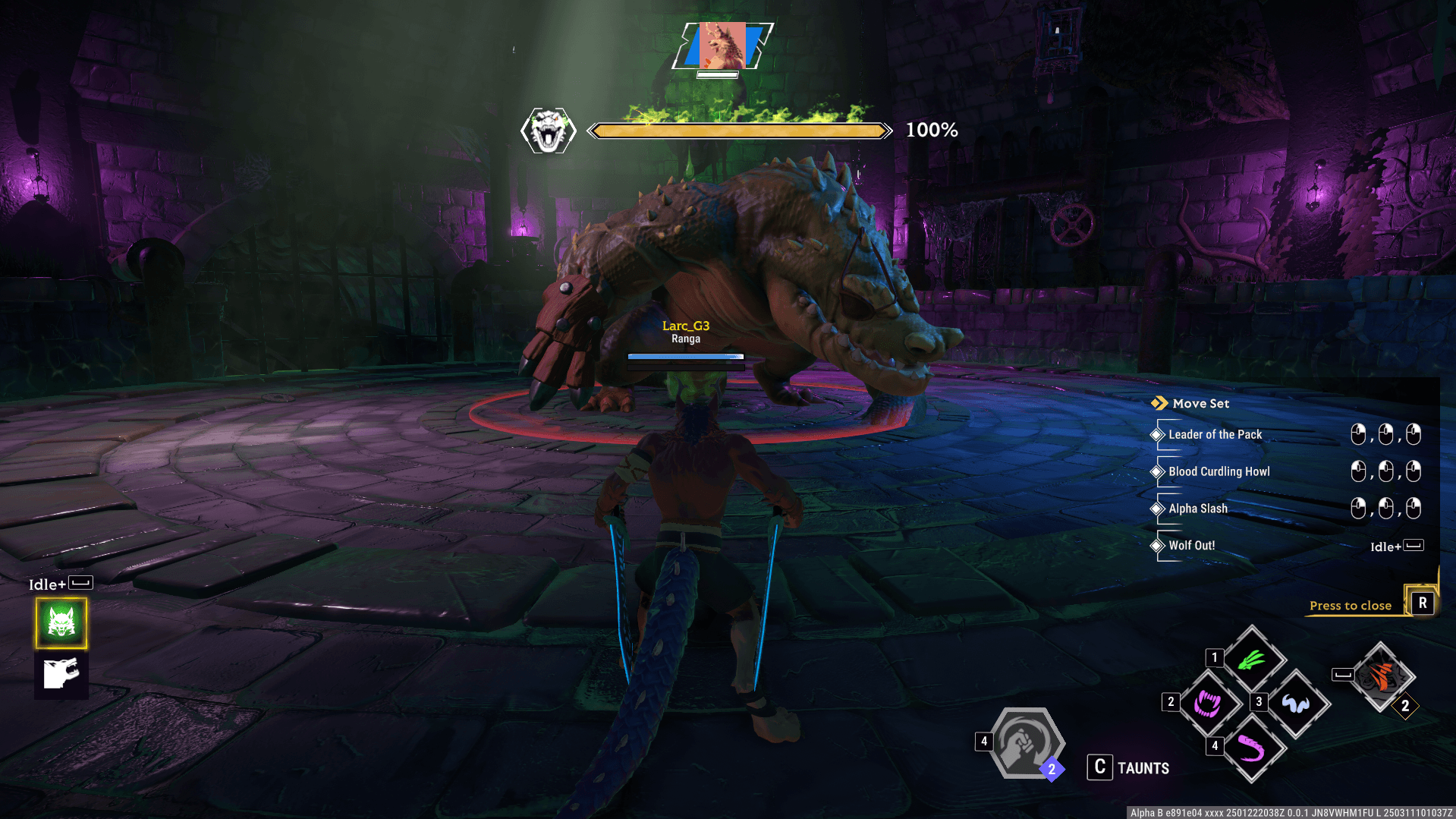Screen dimensions: 1456x819
Task: Activate the purple spiked tail ability
Action: (x=1252, y=748)
